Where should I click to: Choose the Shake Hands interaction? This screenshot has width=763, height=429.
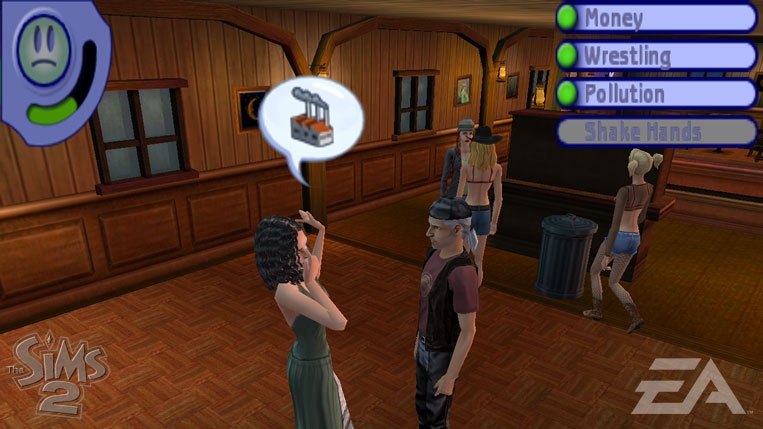656,132
